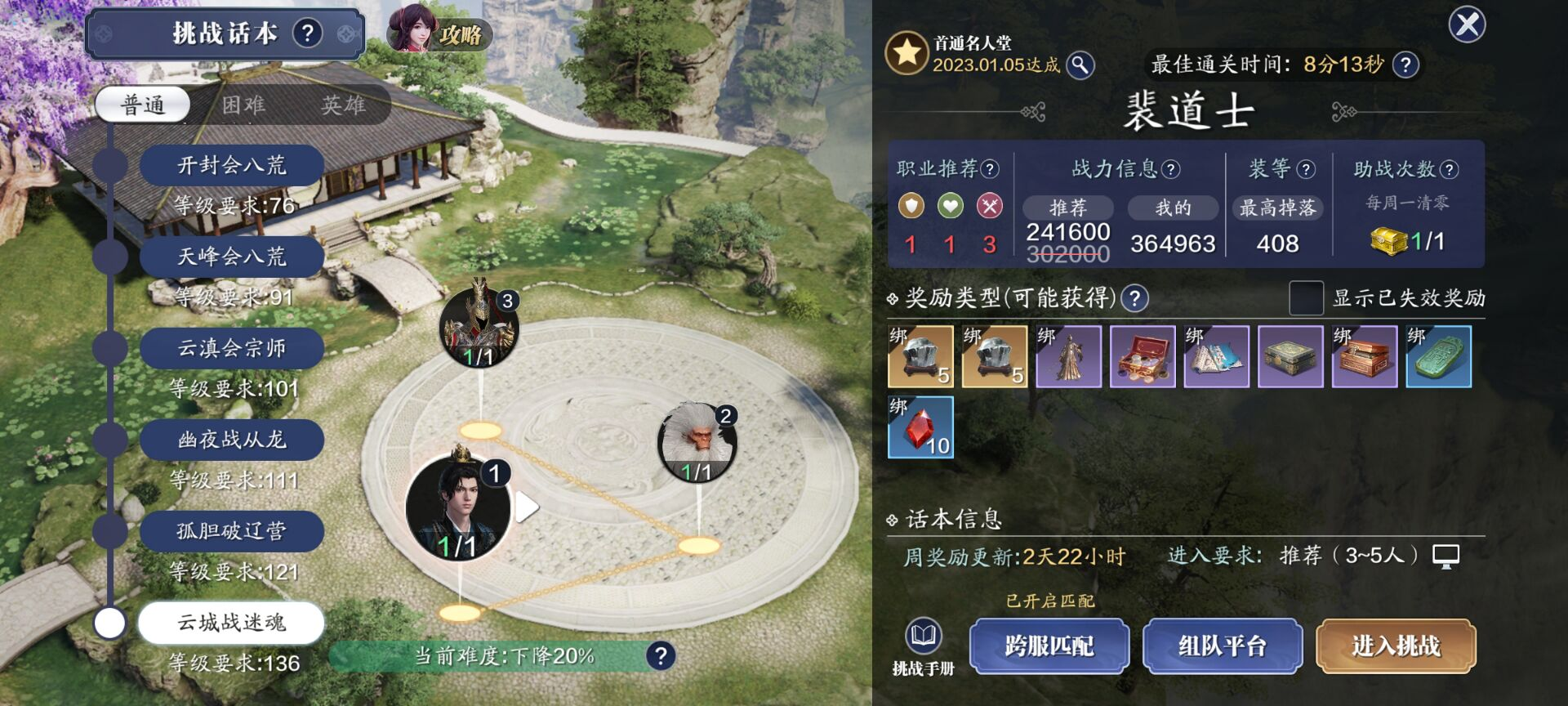1568x706 pixels.
Task: Inspect the red gem reward item
Action: 920,427
